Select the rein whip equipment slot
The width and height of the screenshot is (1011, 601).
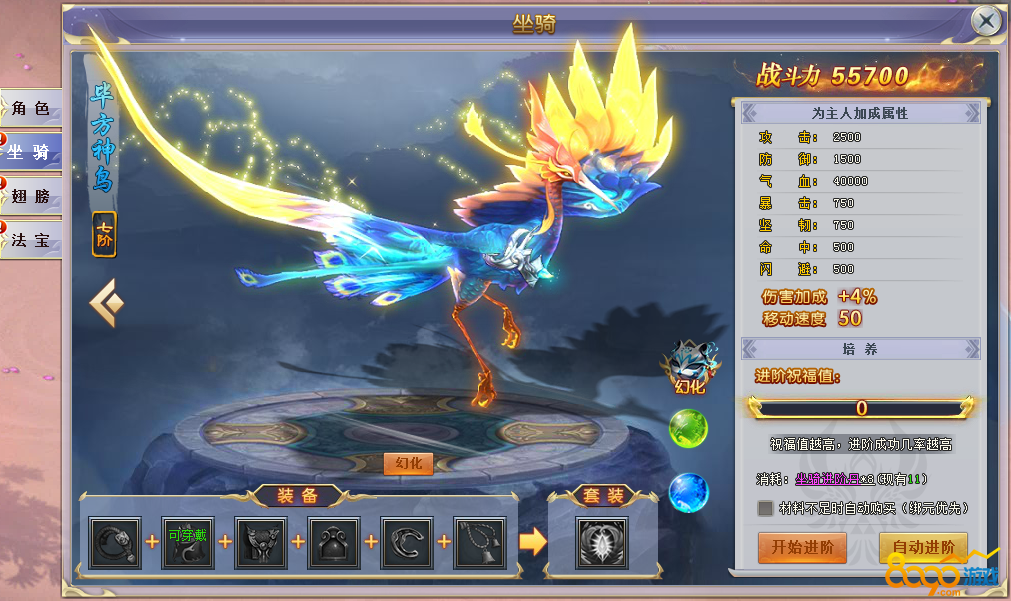115,542
